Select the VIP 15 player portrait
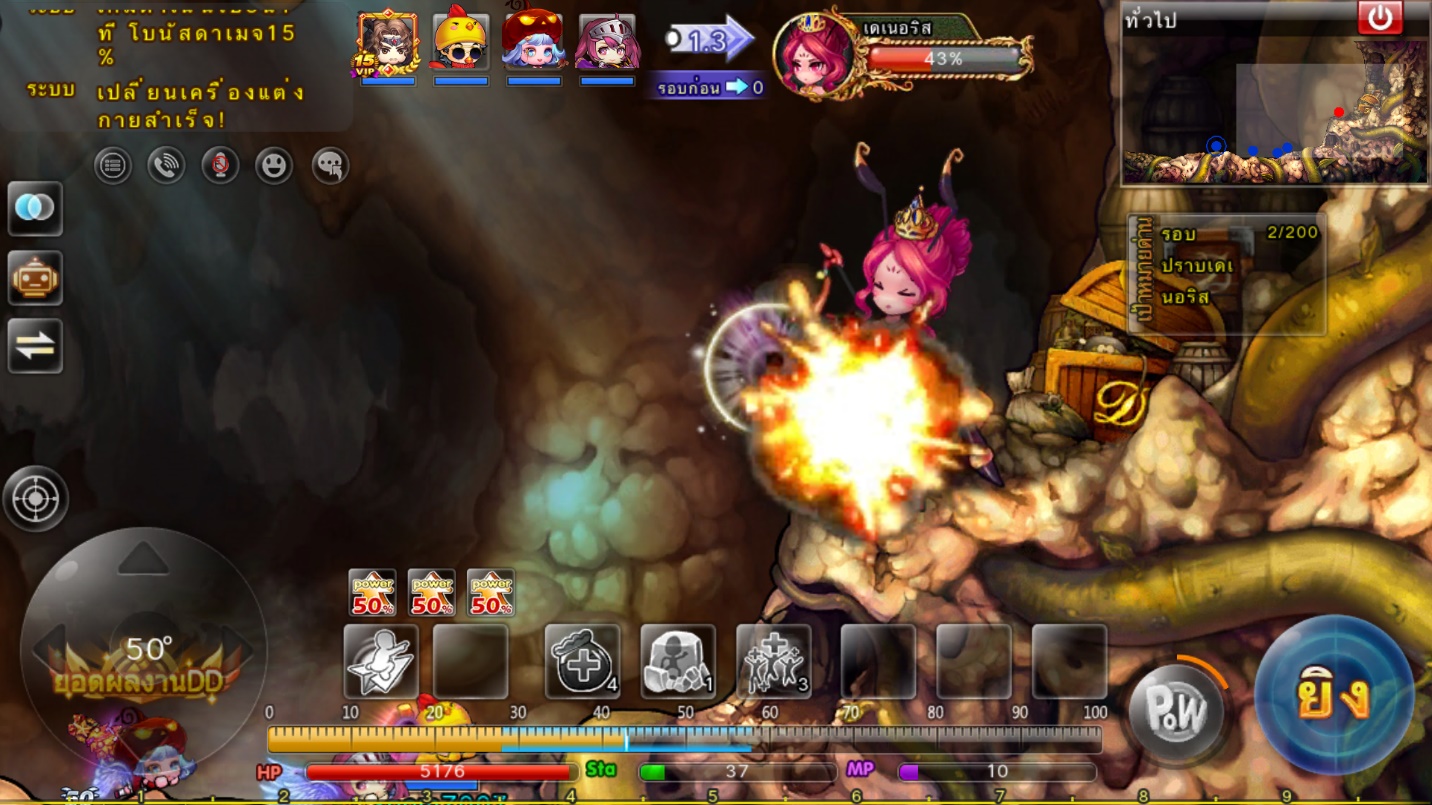1432x805 pixels. point(387,41)
